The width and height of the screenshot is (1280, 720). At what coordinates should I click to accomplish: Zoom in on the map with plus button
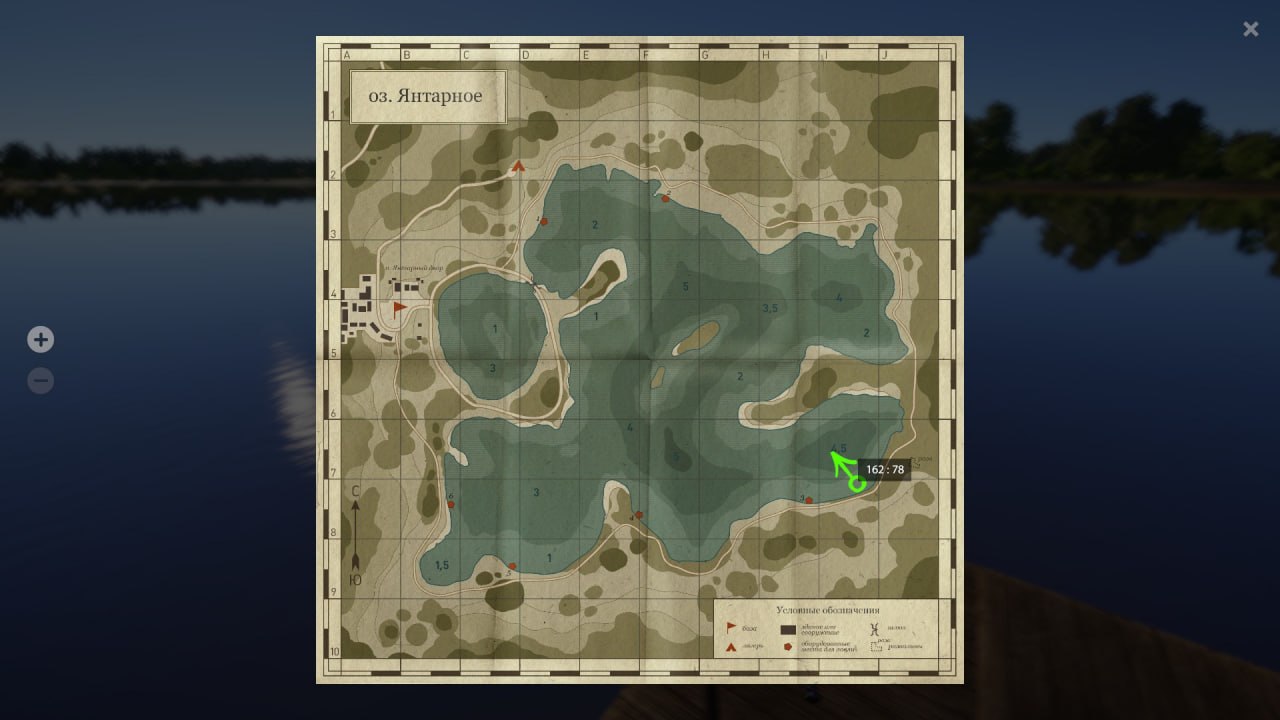(40, 340)
